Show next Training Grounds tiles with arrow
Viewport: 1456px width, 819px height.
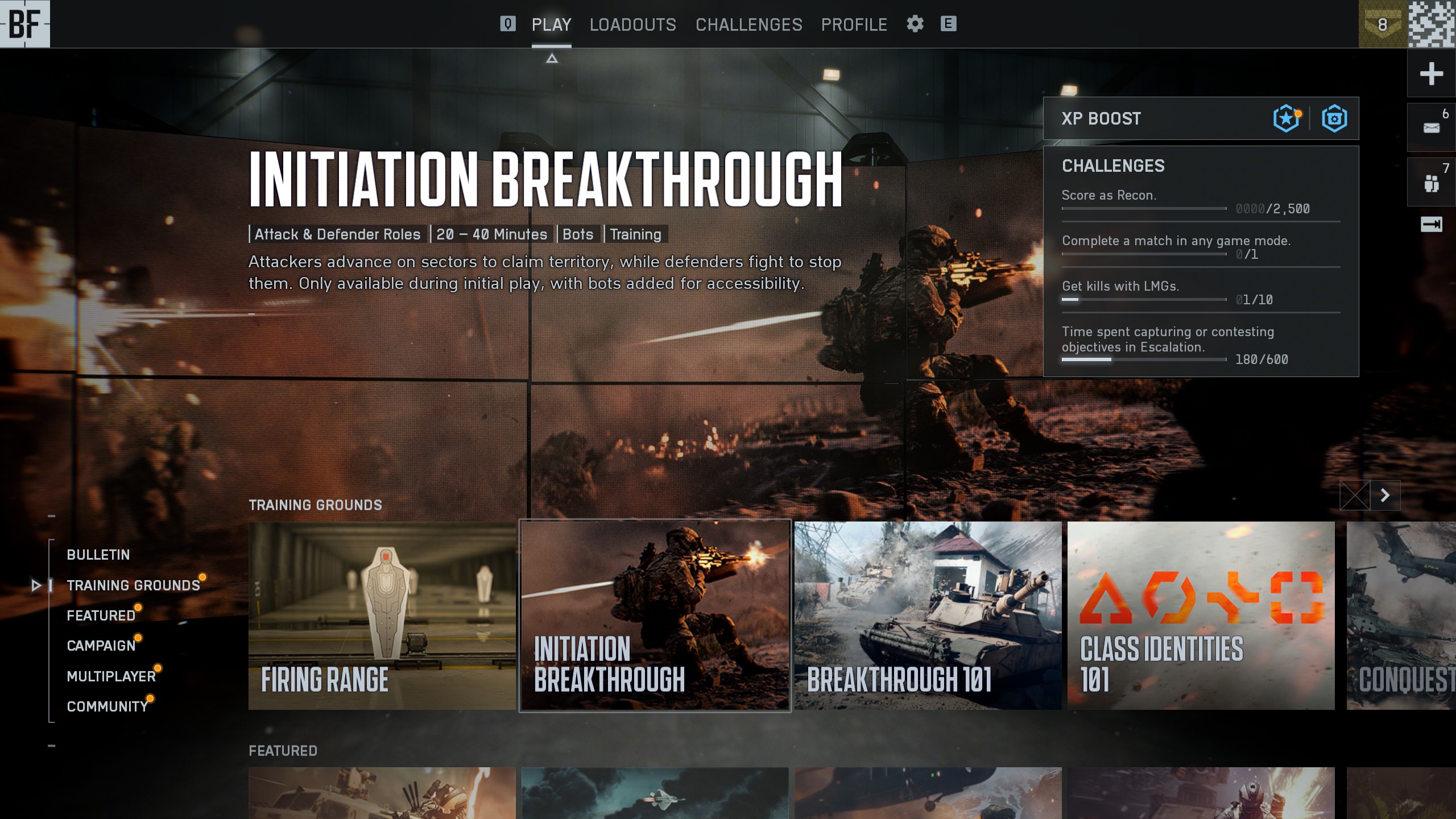coord(1385,495)
